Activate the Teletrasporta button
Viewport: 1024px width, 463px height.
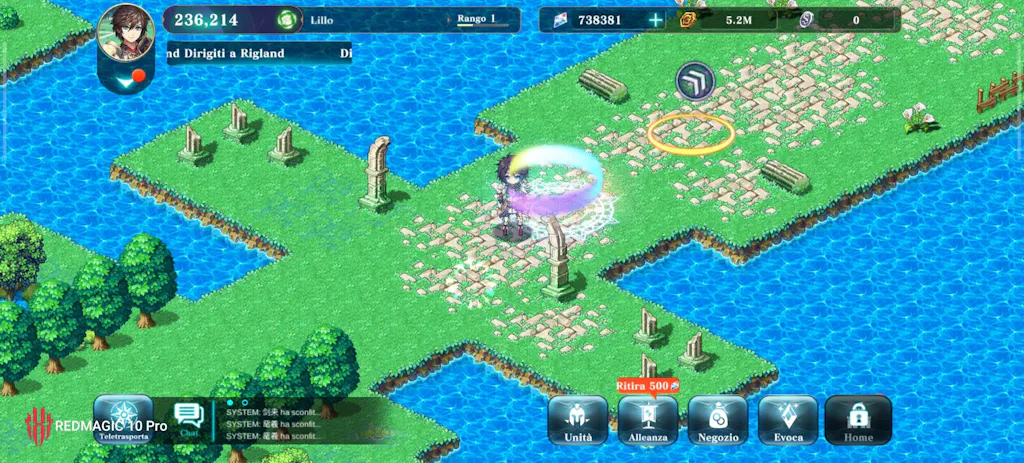(x=123, y=420)
